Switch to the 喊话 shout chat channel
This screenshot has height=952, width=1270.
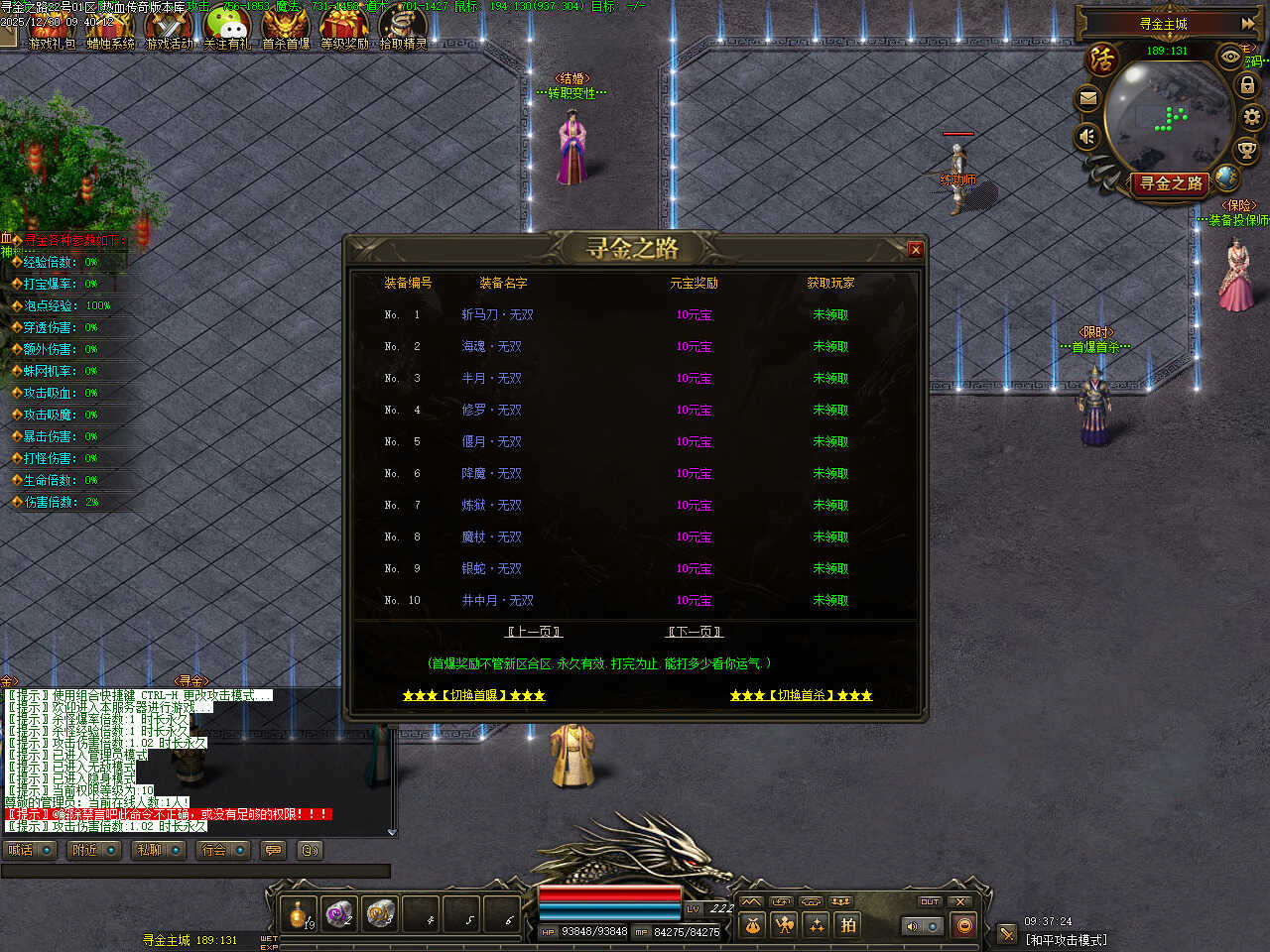(30, 850)
